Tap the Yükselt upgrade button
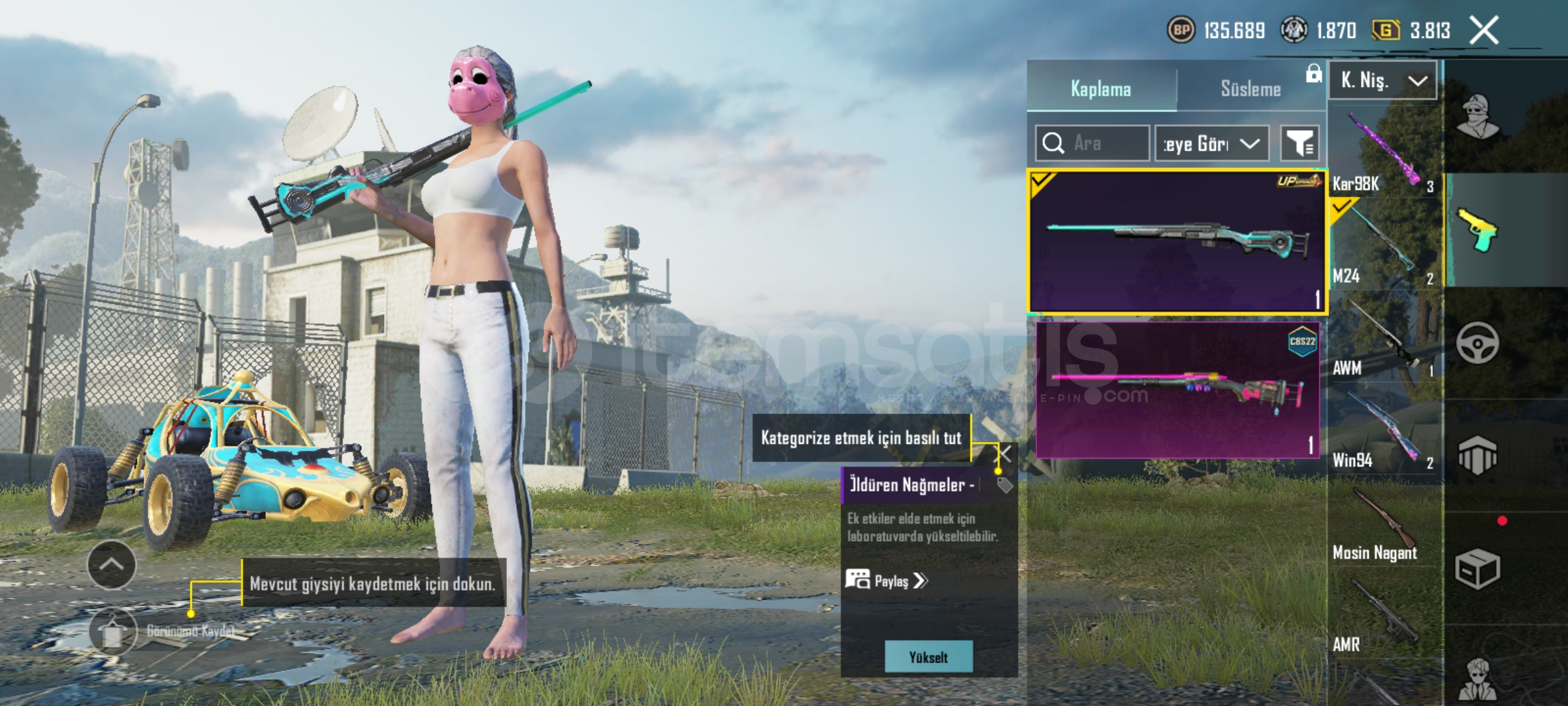This screenshot has width=1568, height=706. coord(928,657)
